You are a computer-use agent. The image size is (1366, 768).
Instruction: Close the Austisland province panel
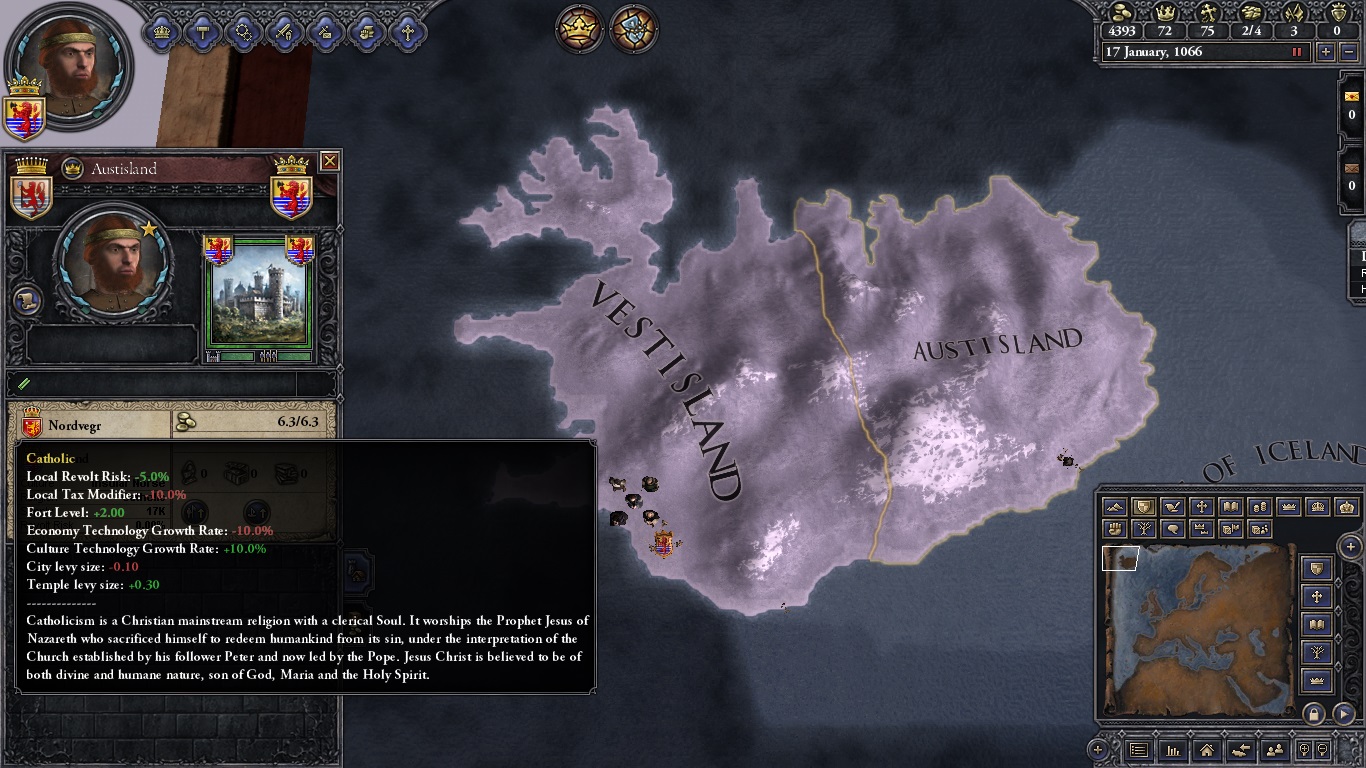coord(329,161)
